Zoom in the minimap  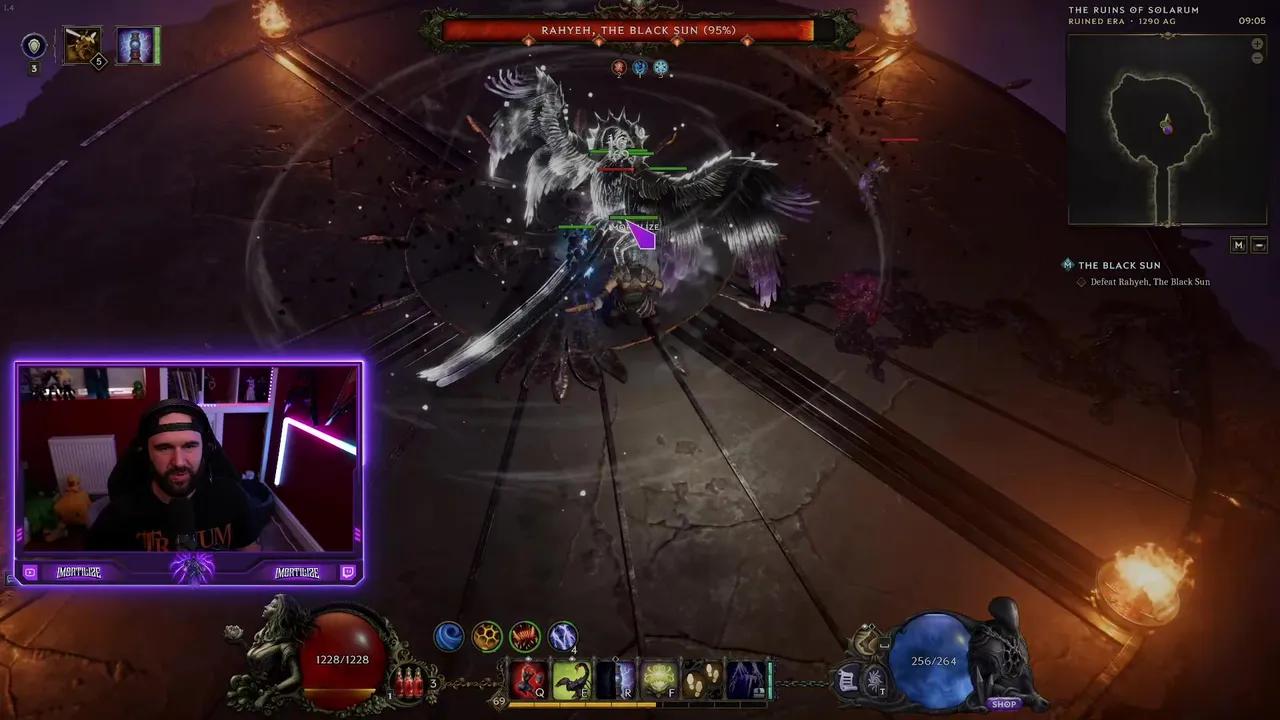click(x=1257, y=44)
